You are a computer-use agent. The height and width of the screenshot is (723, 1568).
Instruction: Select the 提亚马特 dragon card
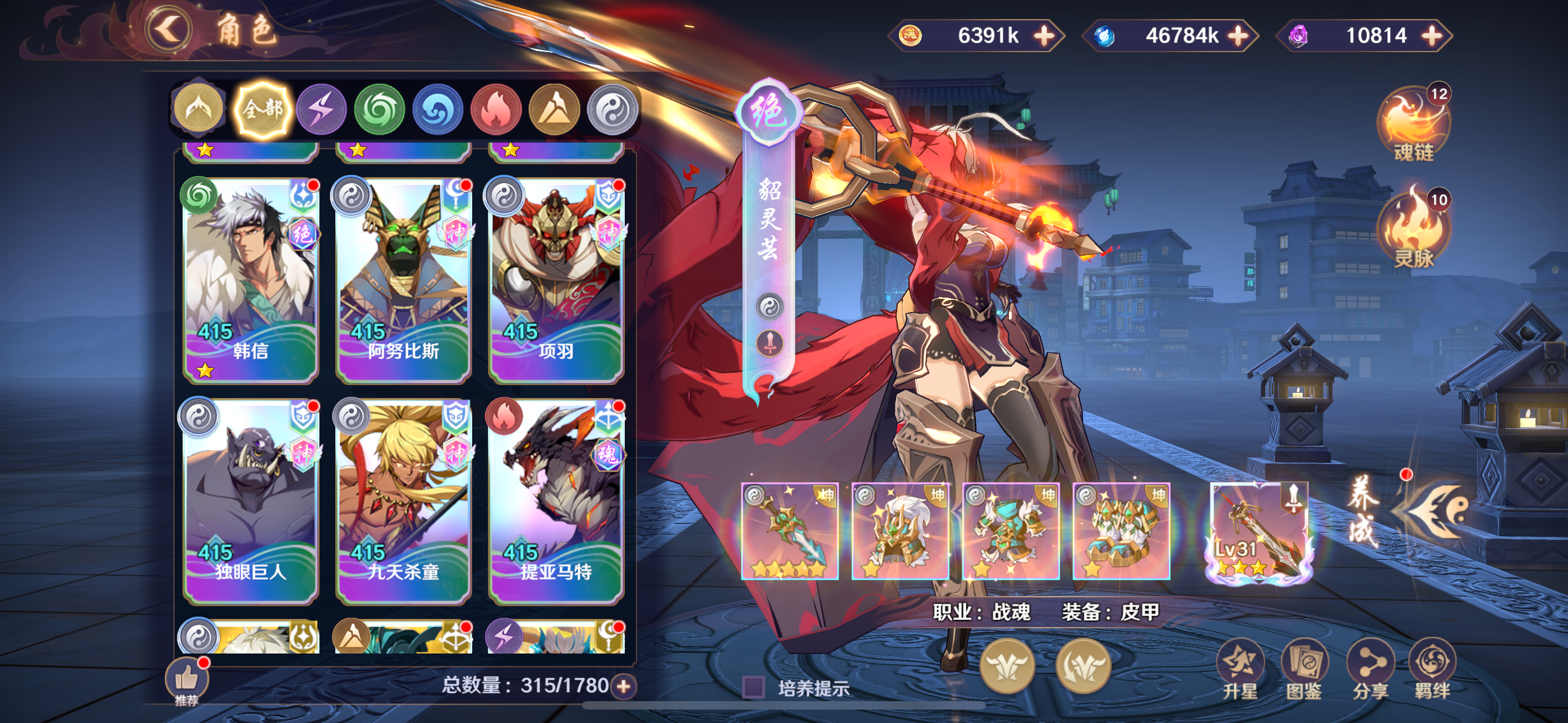[x=556, y=501]
